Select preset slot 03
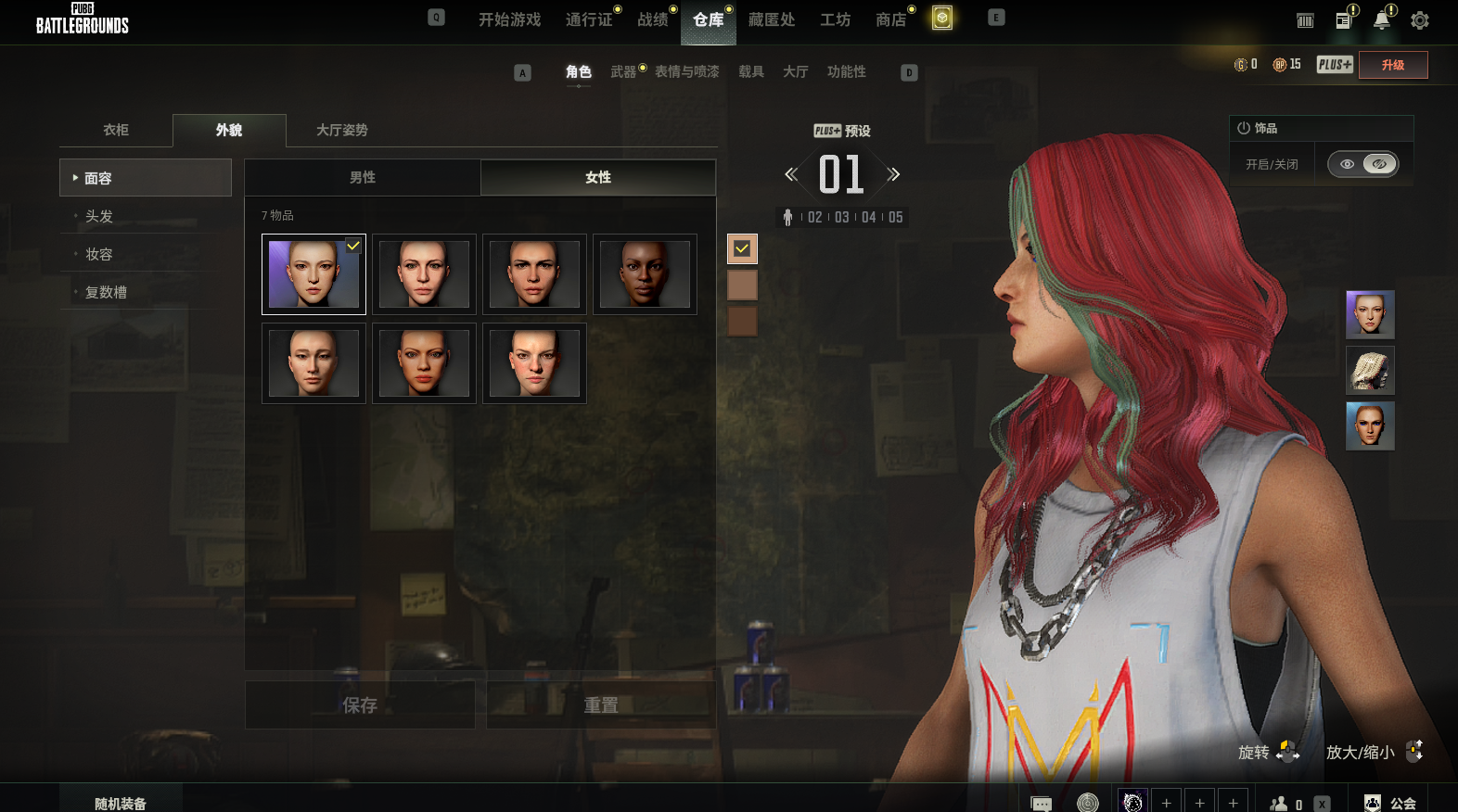Viewport: 1458px width, 812px height. [x=842, y=217]
